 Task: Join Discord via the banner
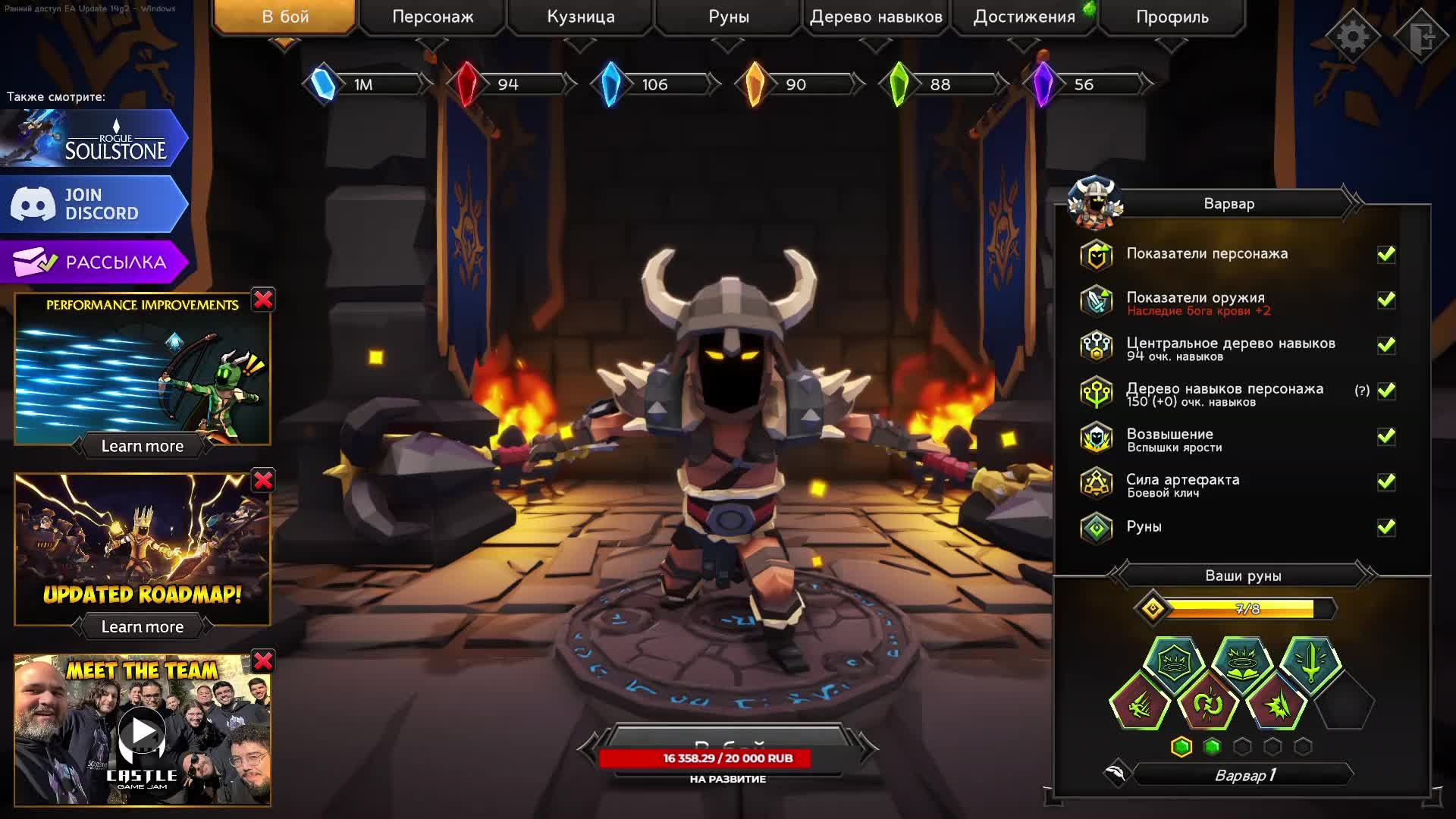[94, 204]
